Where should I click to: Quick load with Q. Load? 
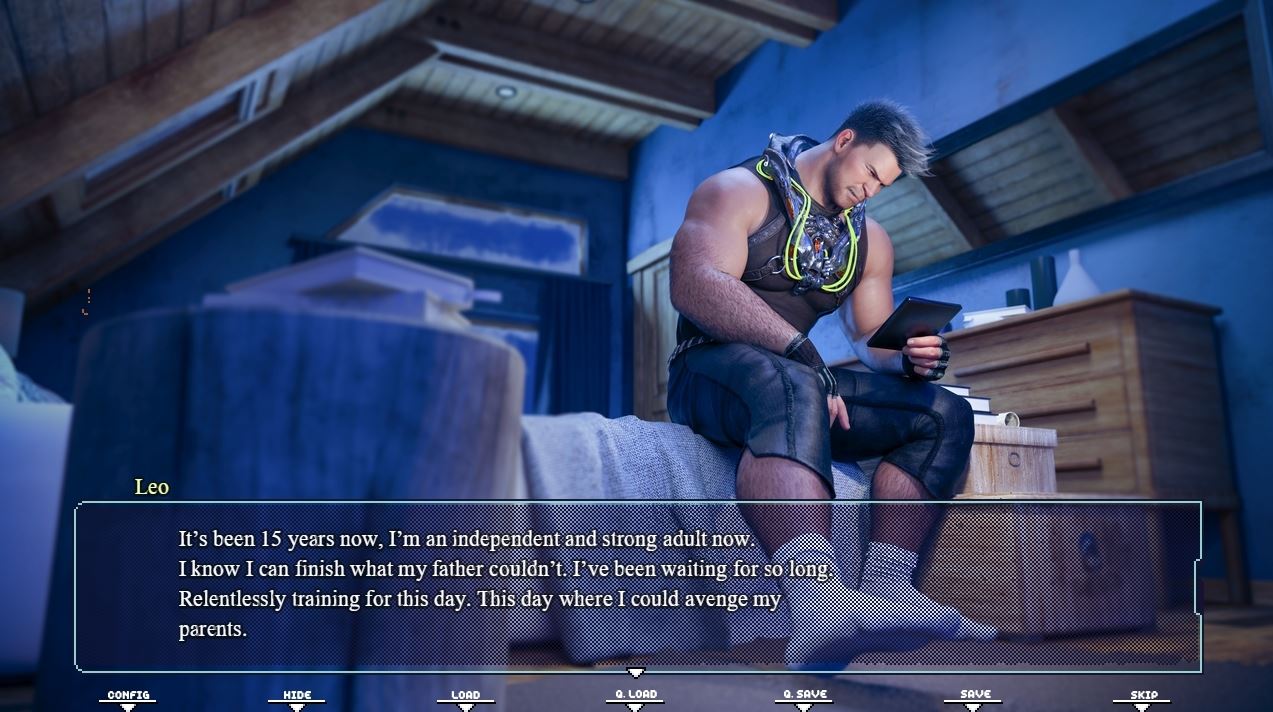coord(635,696)
